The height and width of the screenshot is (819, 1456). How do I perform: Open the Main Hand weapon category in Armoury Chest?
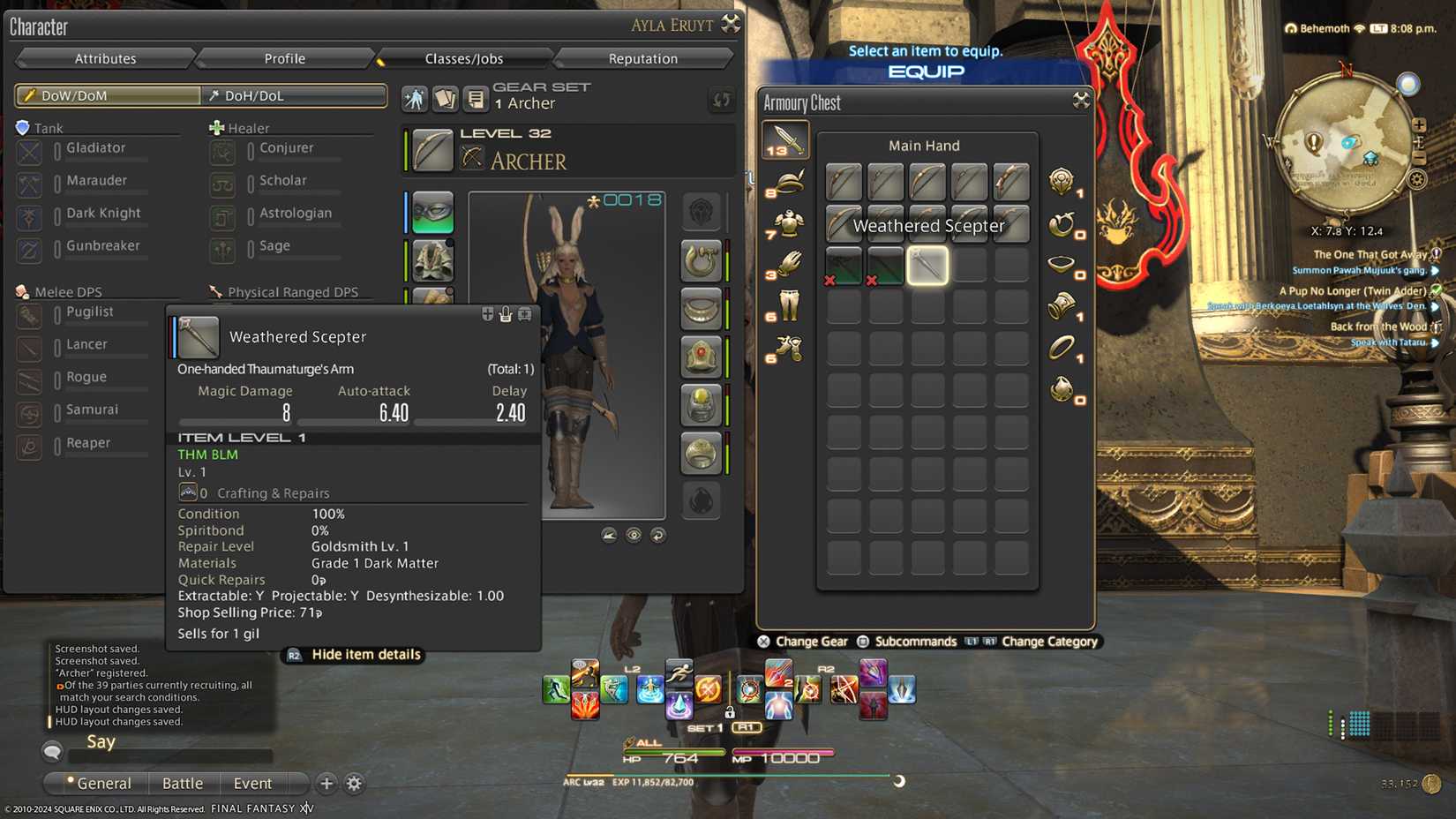pyautogui.click(x=784, y=139)
